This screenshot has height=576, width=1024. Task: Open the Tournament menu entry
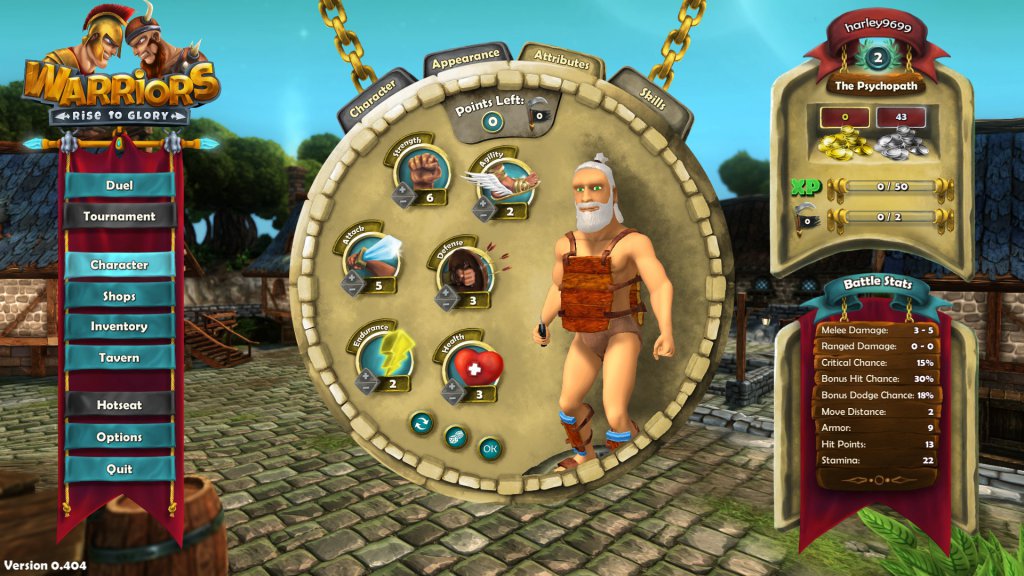click(x=120, y=216)
